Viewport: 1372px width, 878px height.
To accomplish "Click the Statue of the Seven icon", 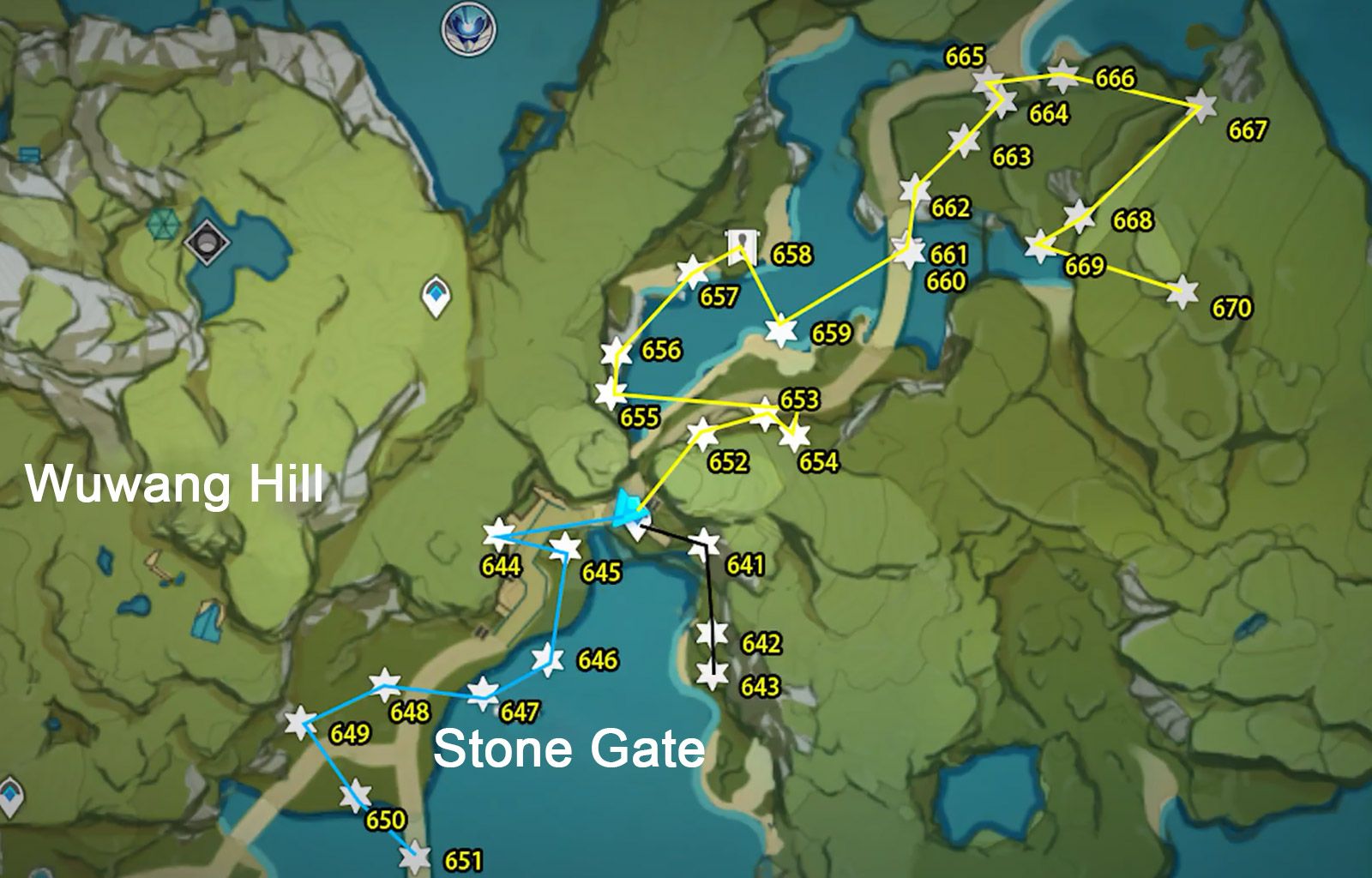I will coord(467,28).
